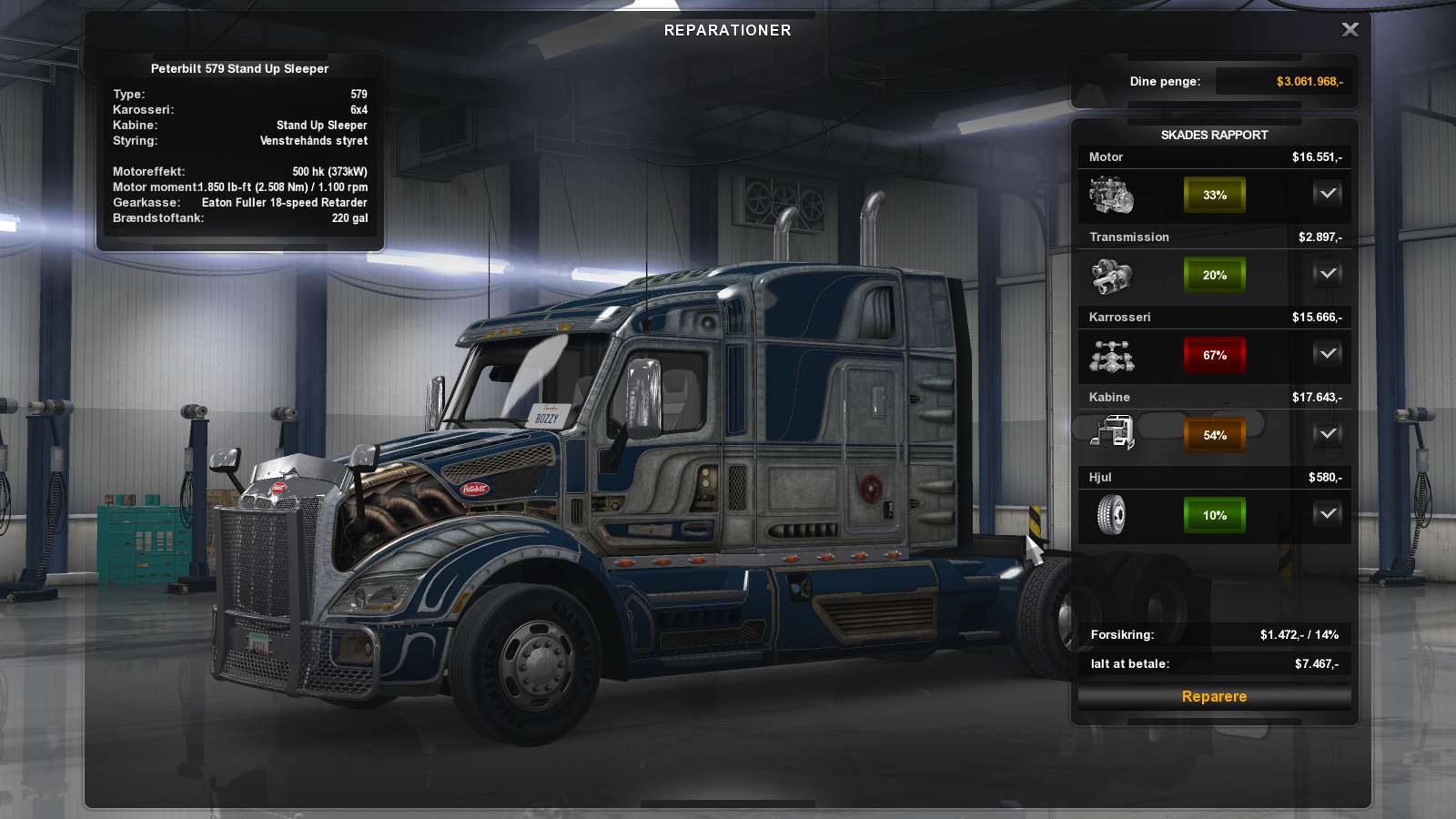Toggle the Transmission repair checkbox

tap(1328, 274)
